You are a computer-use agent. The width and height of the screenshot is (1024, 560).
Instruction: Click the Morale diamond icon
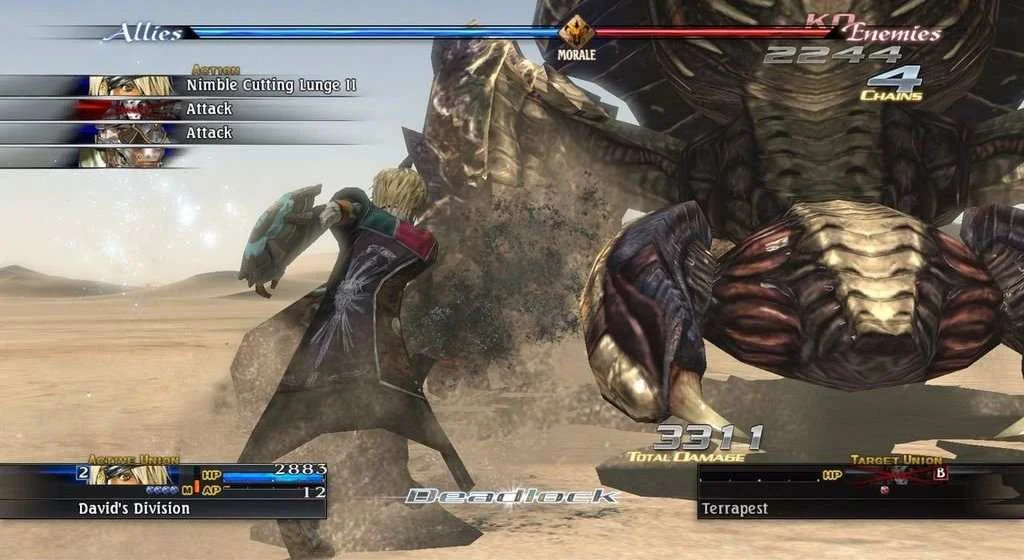pos(576,31)
